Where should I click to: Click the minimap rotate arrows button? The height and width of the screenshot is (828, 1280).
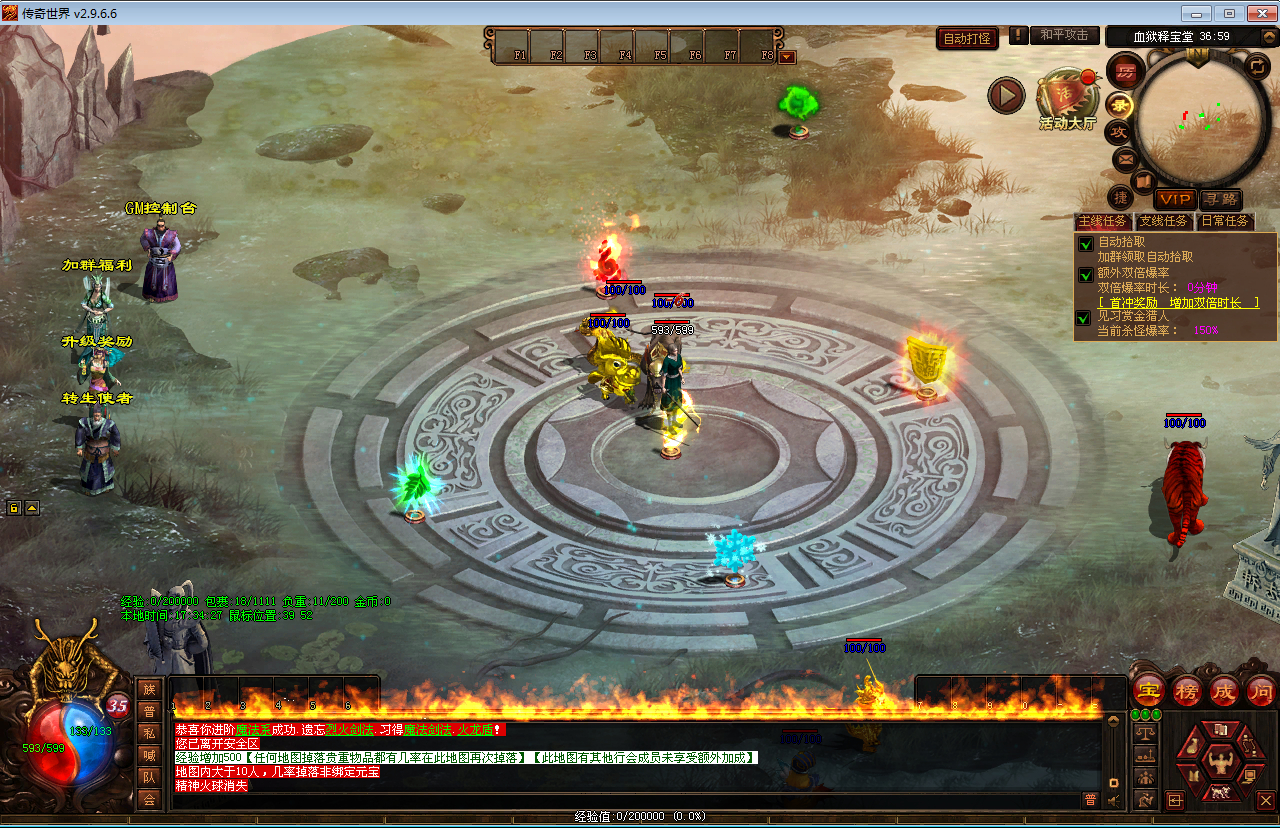pos(1258,68)
